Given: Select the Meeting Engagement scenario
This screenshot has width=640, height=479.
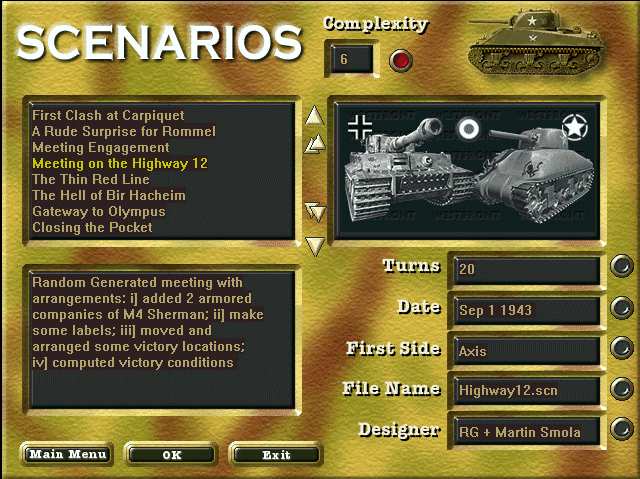Looking at the screenshot, I should click(x=100, y=147).
